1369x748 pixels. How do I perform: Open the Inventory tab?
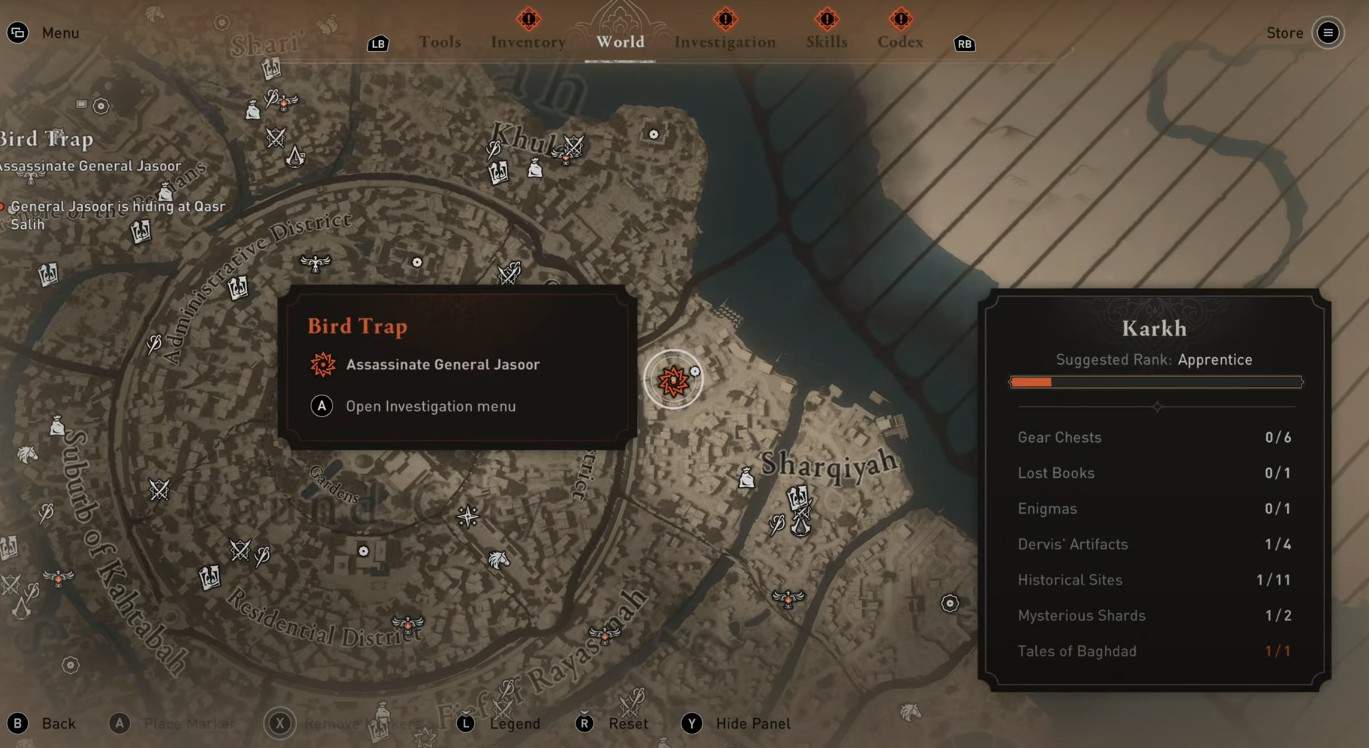pos(528,42)
